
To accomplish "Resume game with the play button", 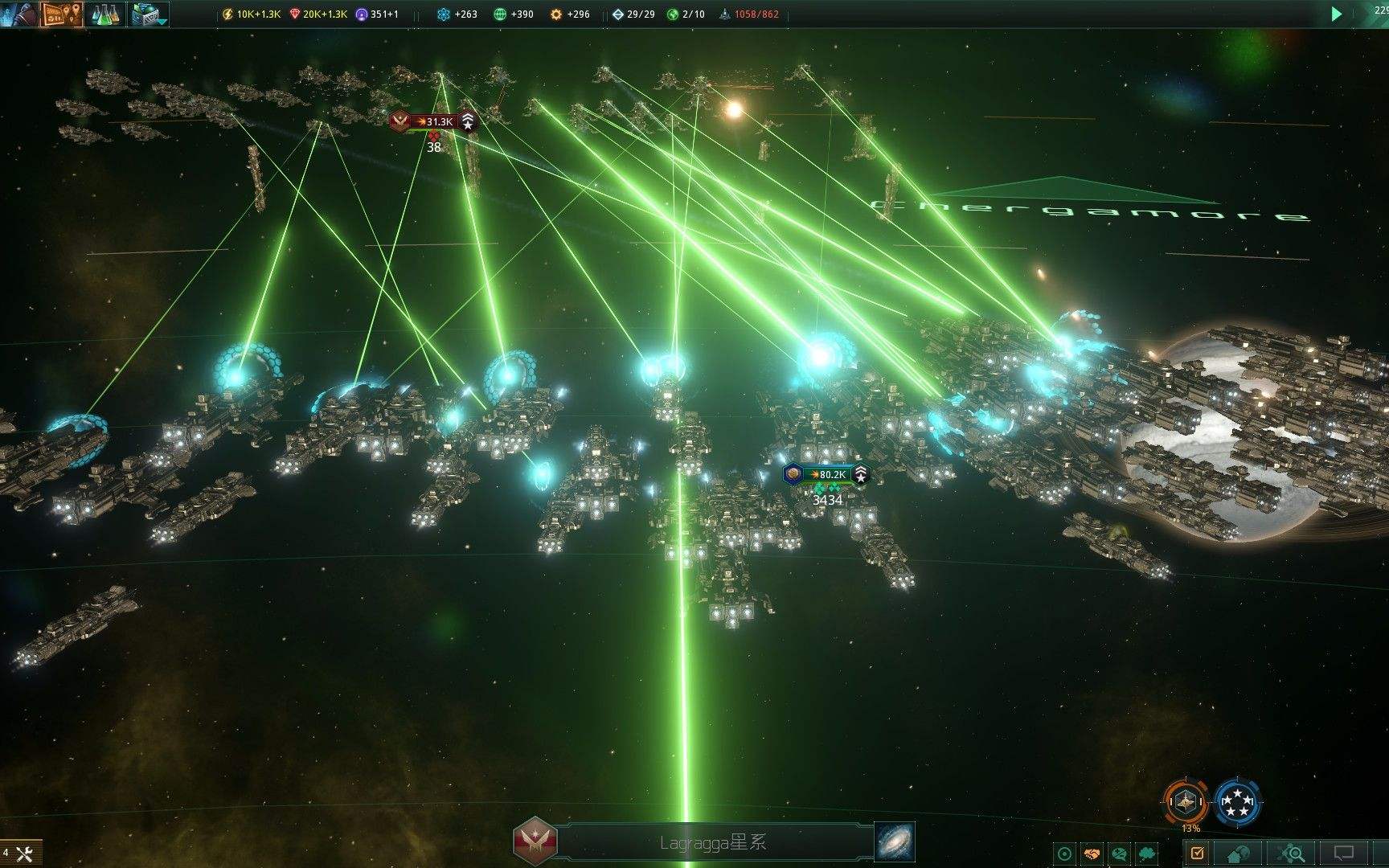I will pyautogui.click(x=1336, y=14).
